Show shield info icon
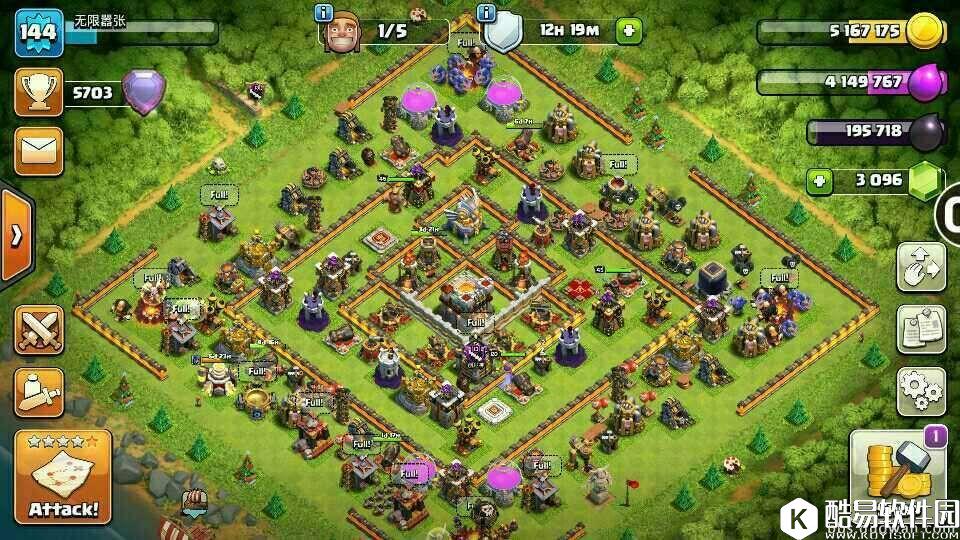The width and height of the screenshot is (960, 540). (x=487, y=13)
